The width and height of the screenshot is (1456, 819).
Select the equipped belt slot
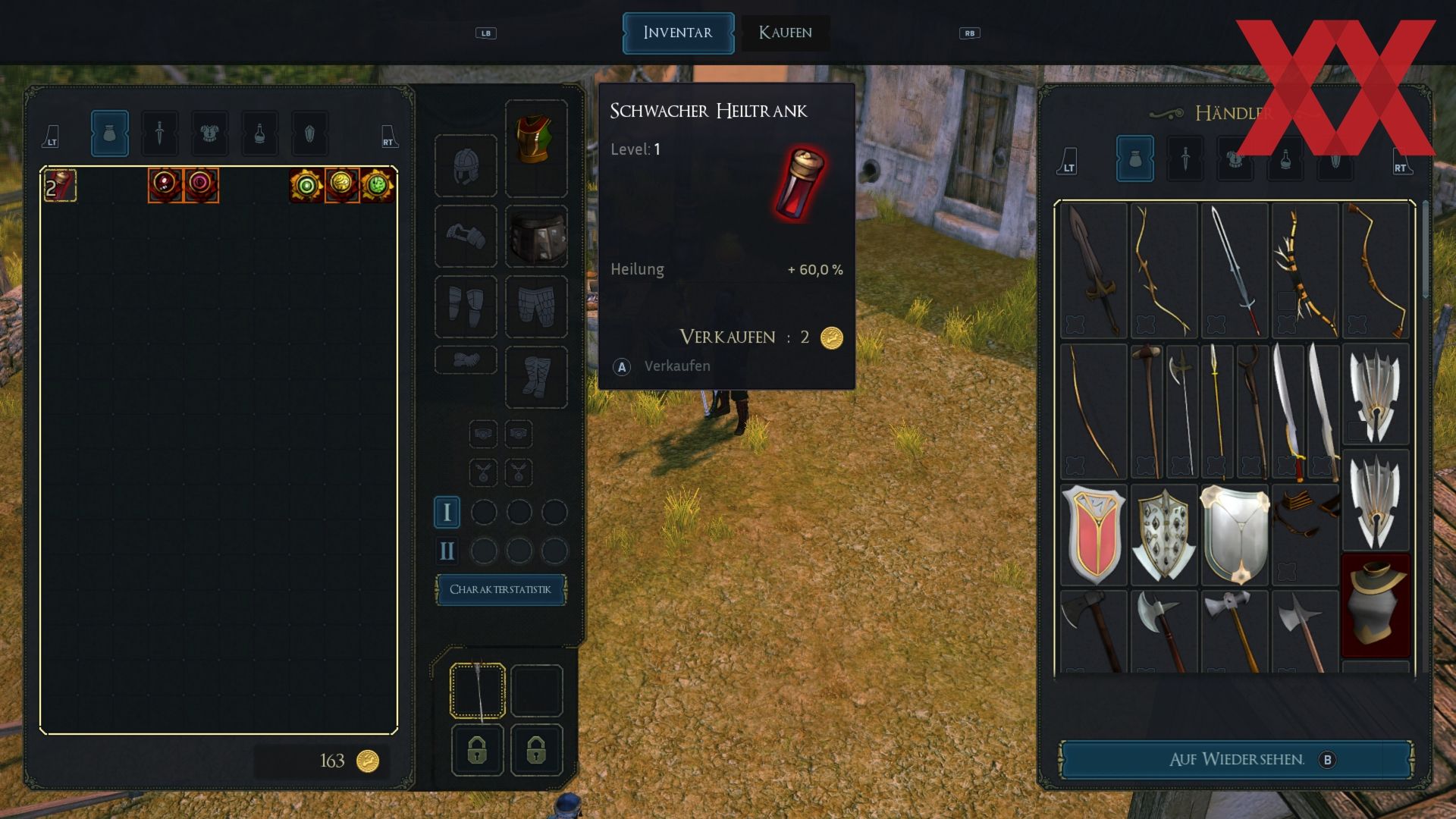point(536,236)
